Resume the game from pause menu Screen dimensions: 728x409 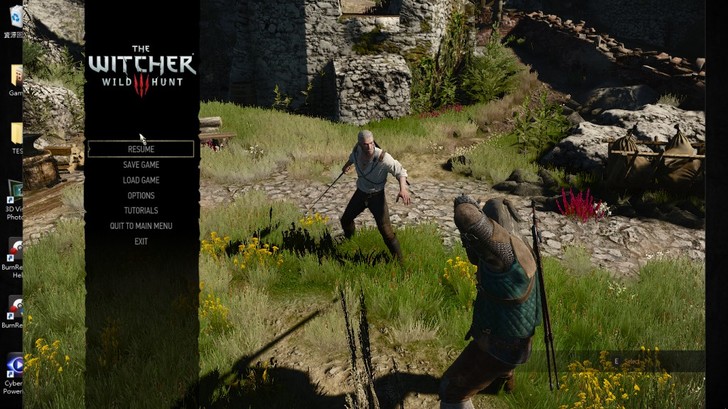click(141, 149)
